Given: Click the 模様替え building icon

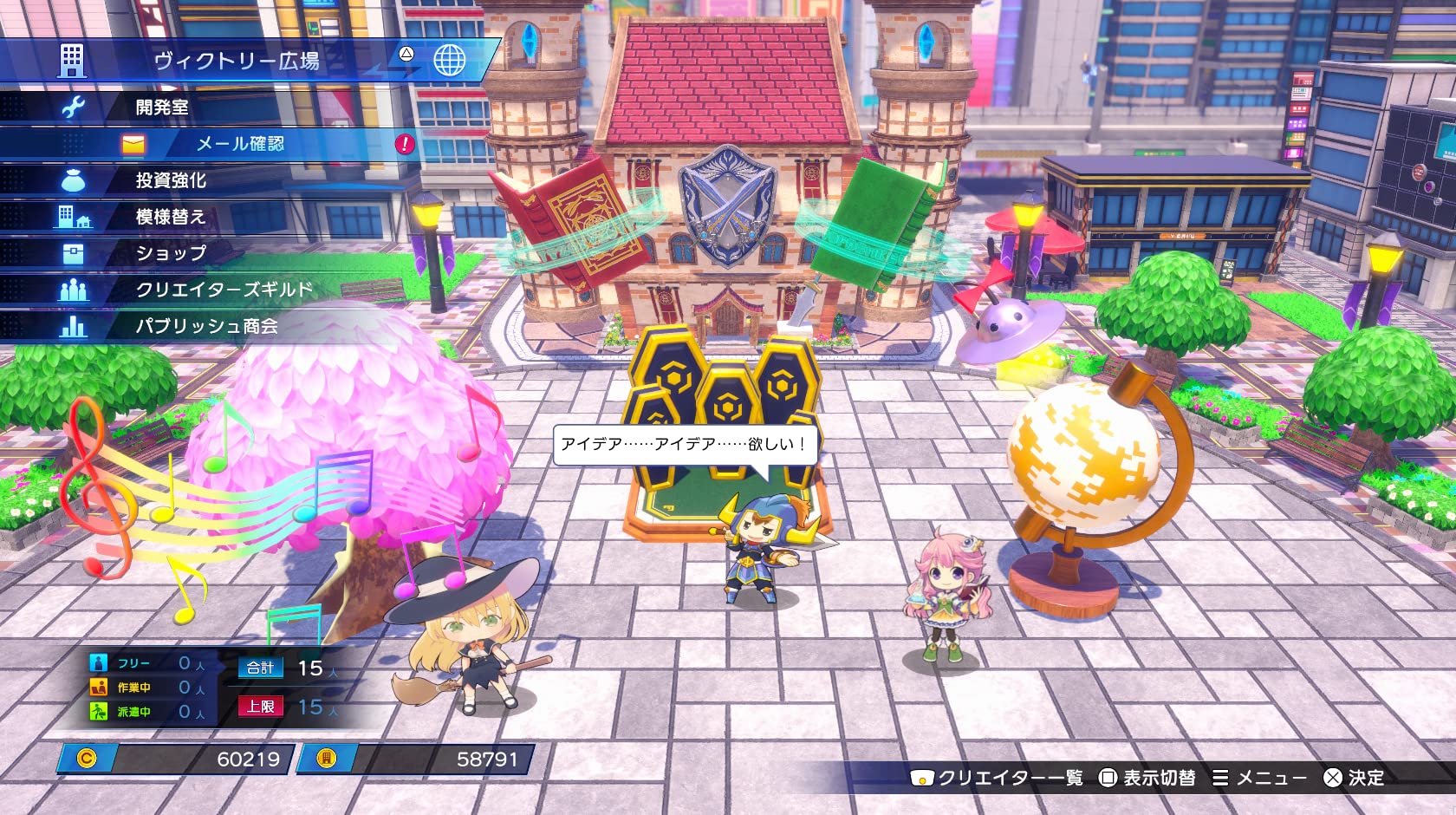Looking at the screenshot, I should tap(76, 217).
